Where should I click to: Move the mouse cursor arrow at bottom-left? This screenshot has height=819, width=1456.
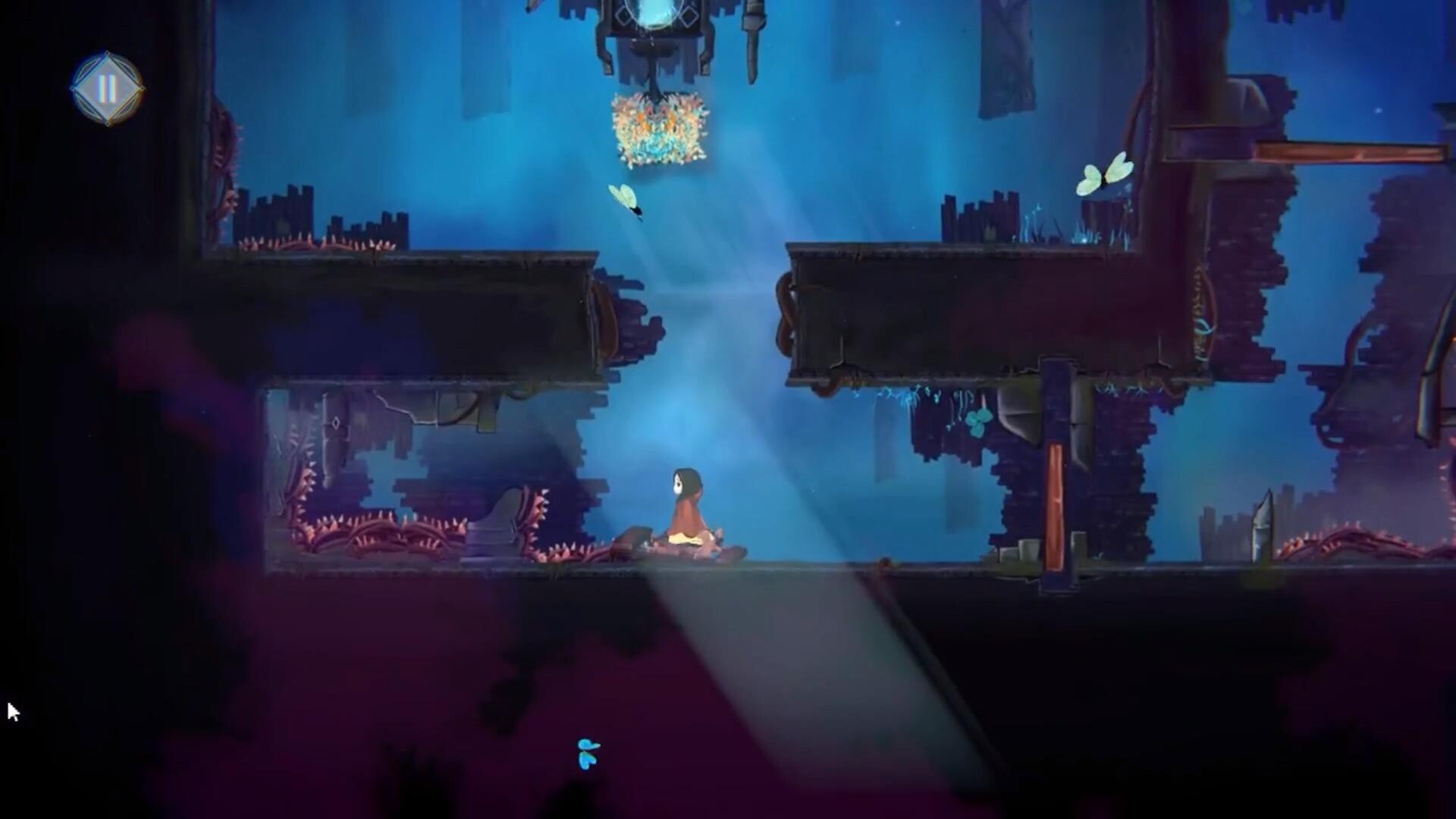(x=11, y=709)
